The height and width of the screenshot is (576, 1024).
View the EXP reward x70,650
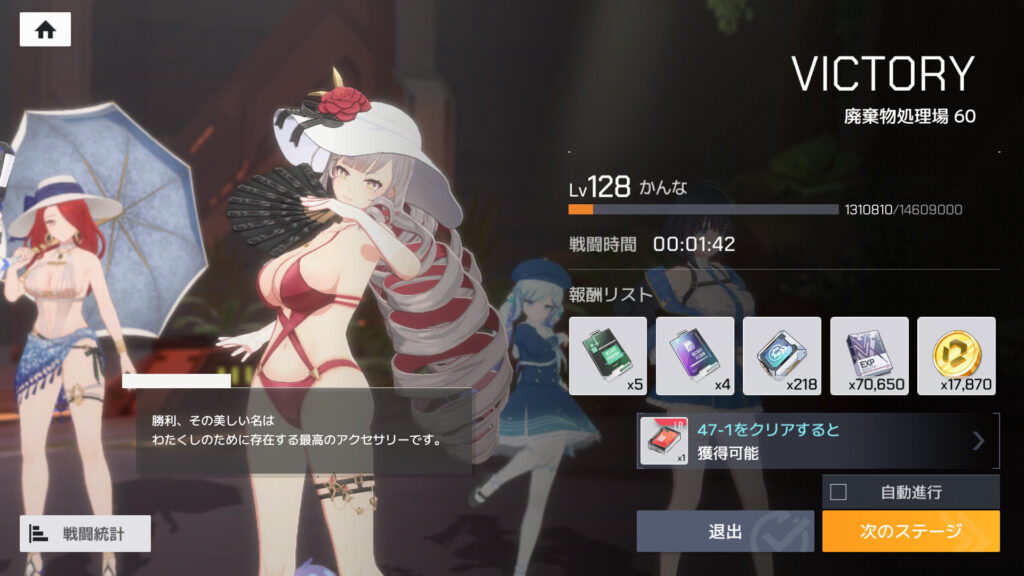869,356
